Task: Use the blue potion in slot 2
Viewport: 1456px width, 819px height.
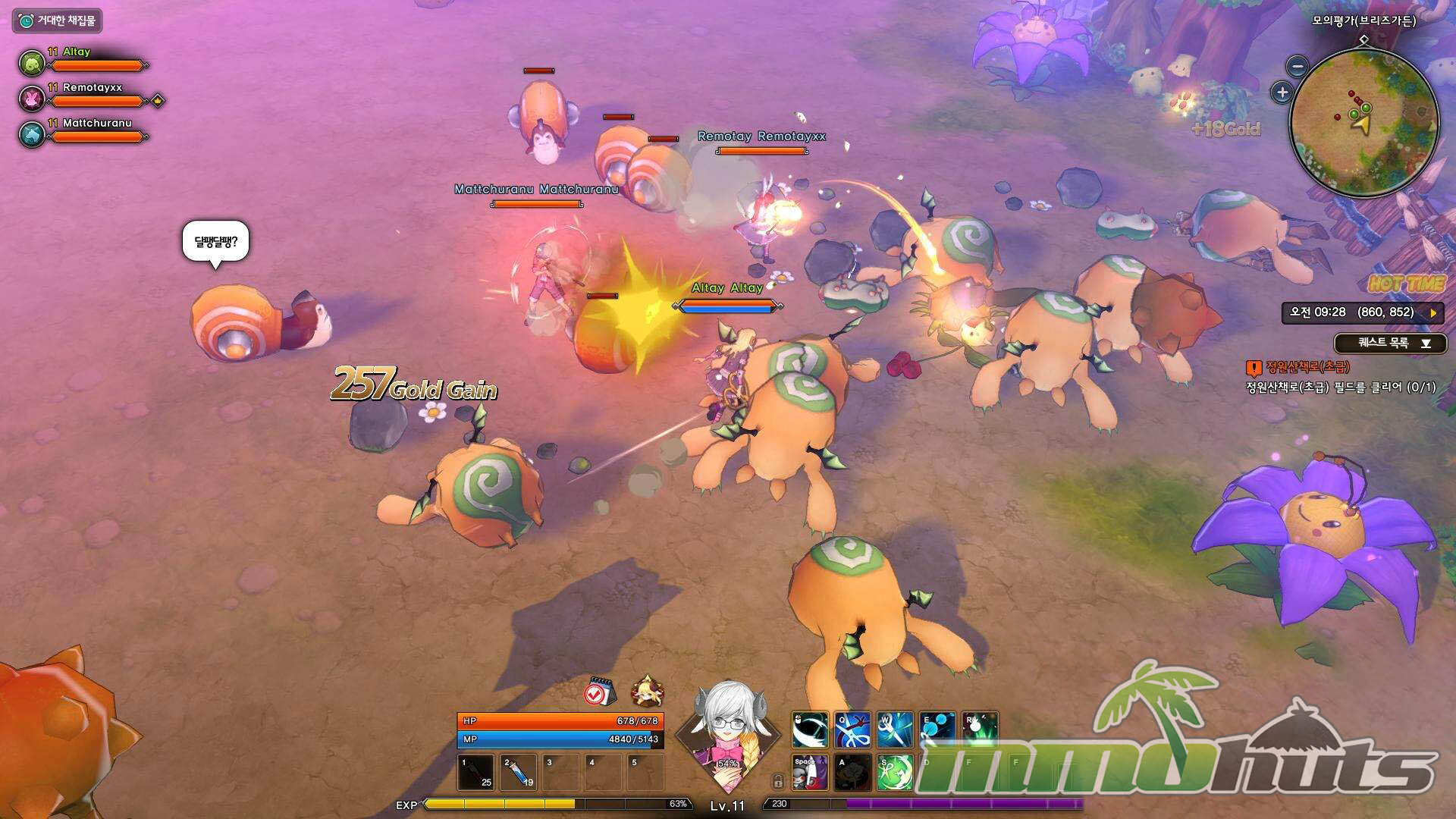Action: tap(519, 772)
